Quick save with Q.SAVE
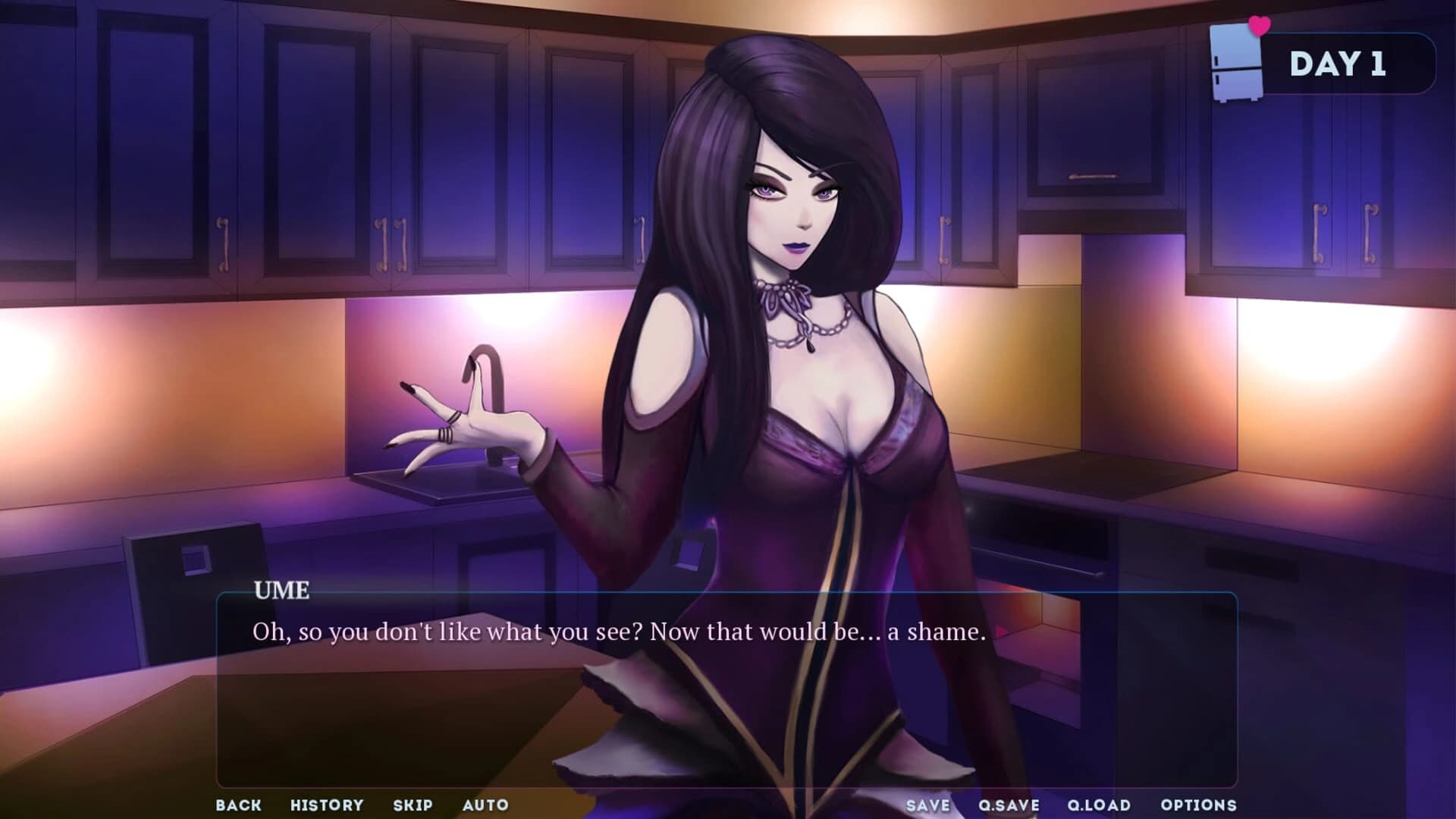 1009,805
